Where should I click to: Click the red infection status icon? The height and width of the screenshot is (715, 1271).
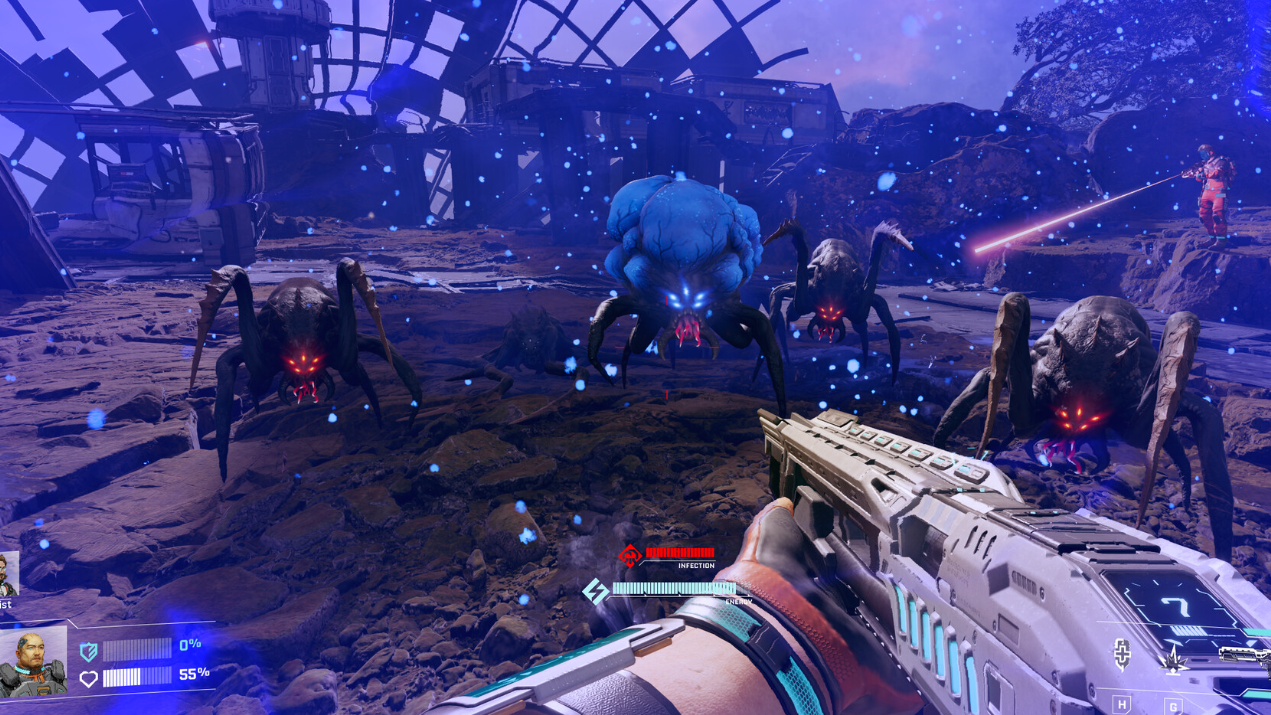coord(629,555)
